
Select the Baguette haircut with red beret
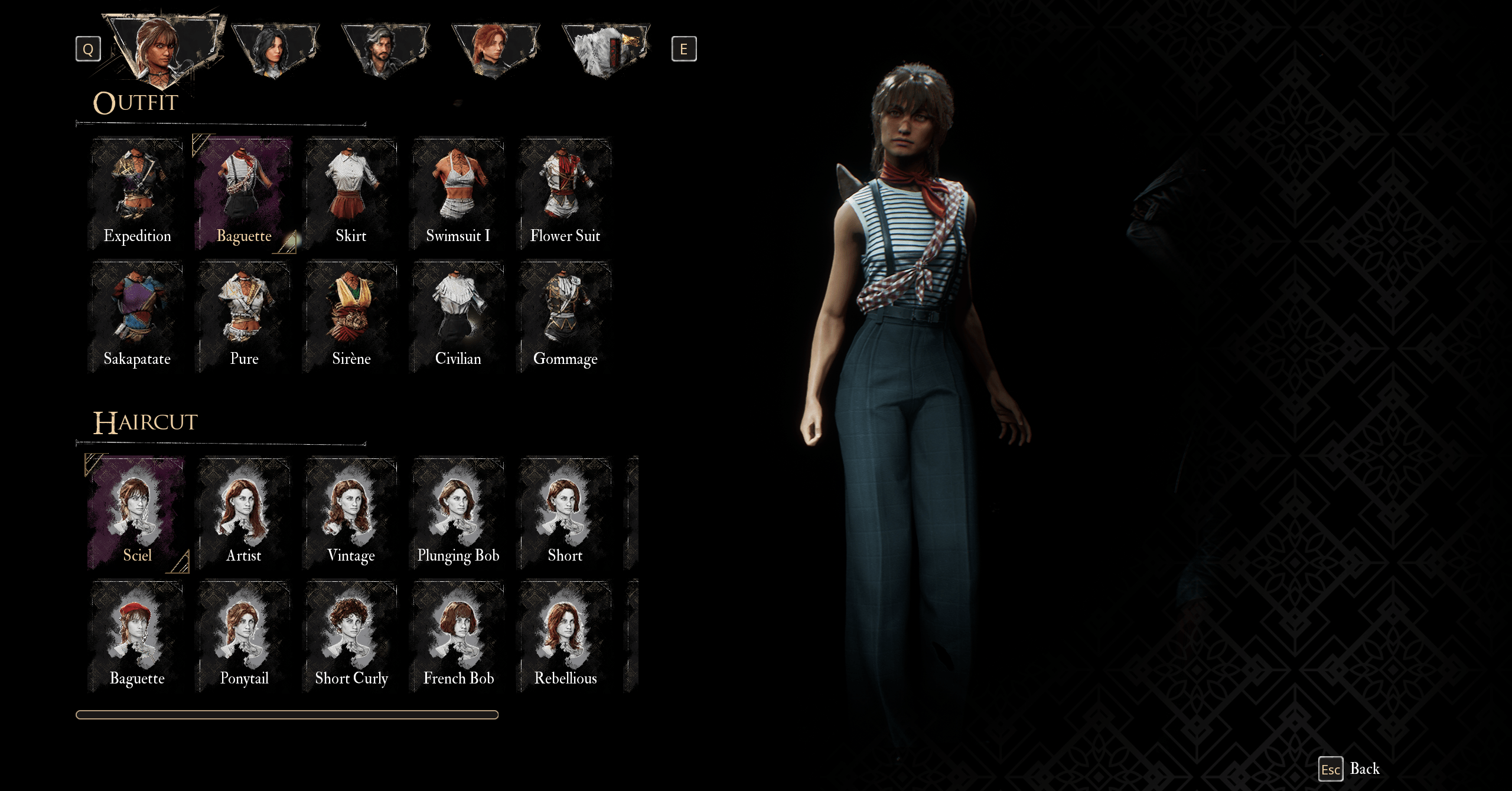137,636
